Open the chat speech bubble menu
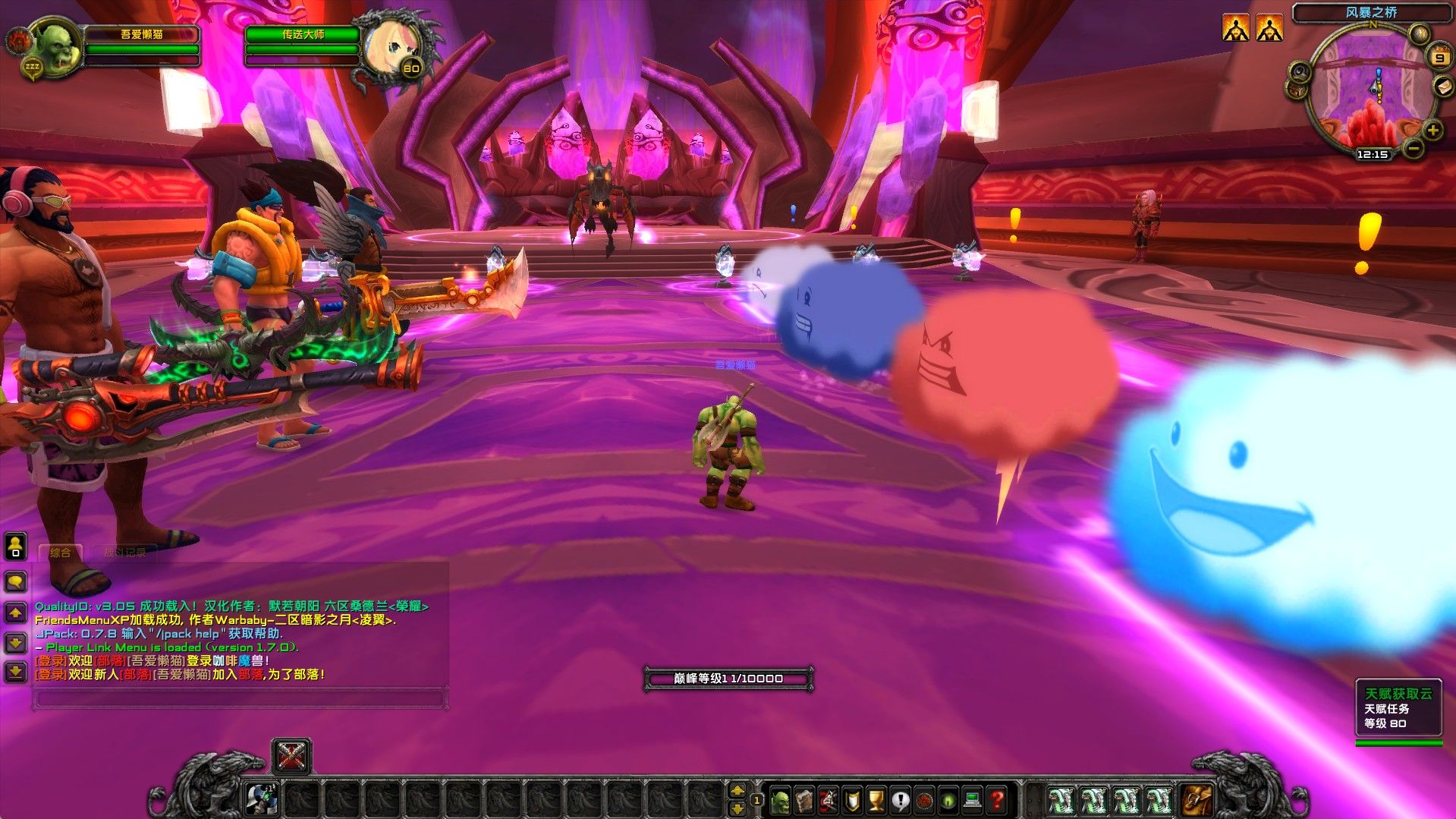The image size is (1456, 819). pos(16,582)
